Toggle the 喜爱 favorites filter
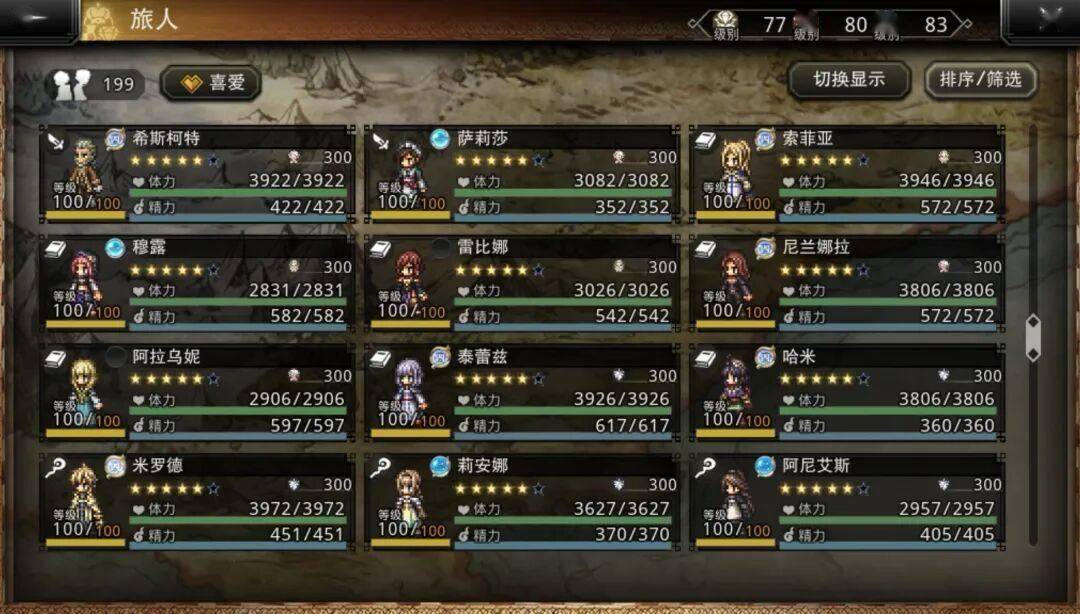This screenshot has height=614, width=1080. [211, 83]
